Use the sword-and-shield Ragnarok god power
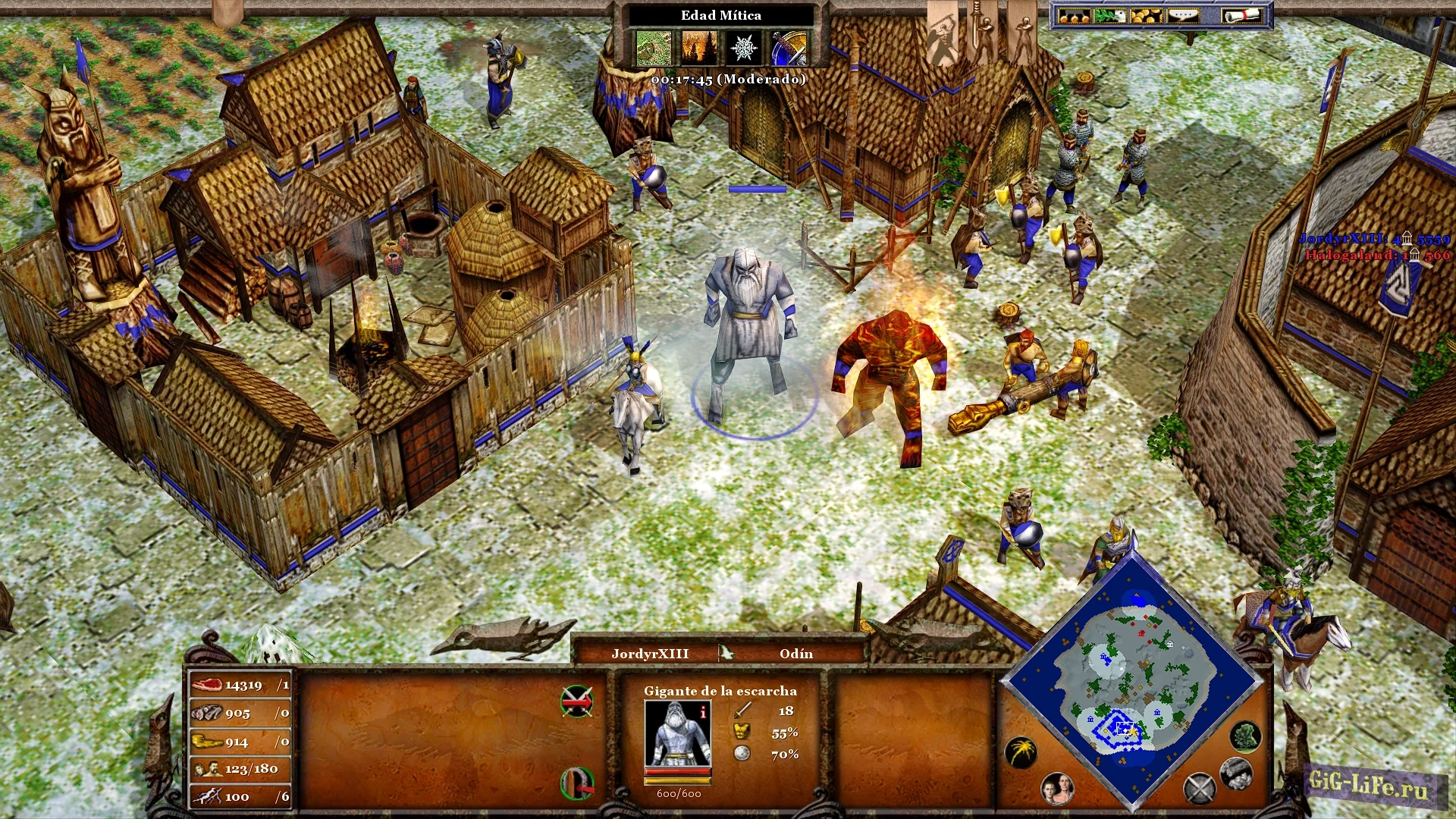 click(789, 49)
